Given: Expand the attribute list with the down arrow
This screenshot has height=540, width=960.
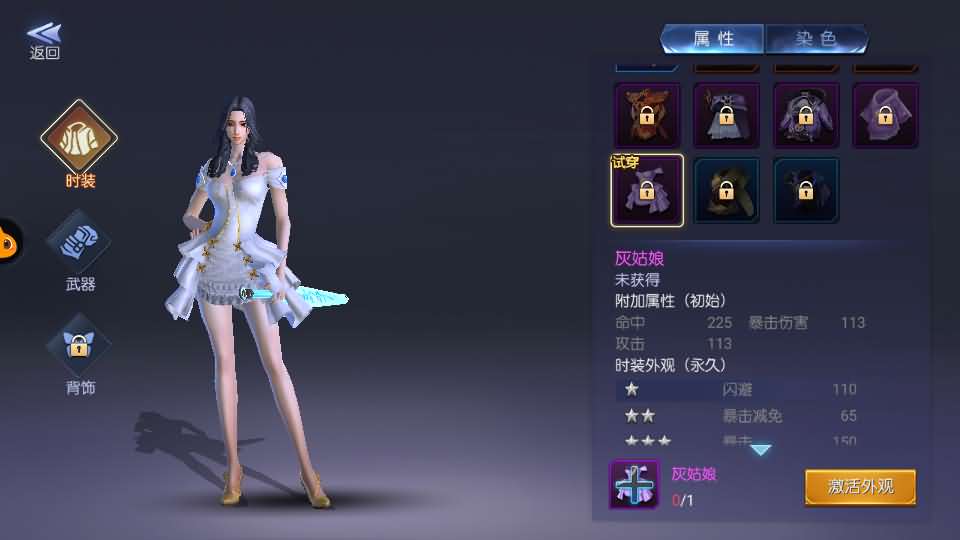Looking at the screenshot, I should click(x=761, y=450).
